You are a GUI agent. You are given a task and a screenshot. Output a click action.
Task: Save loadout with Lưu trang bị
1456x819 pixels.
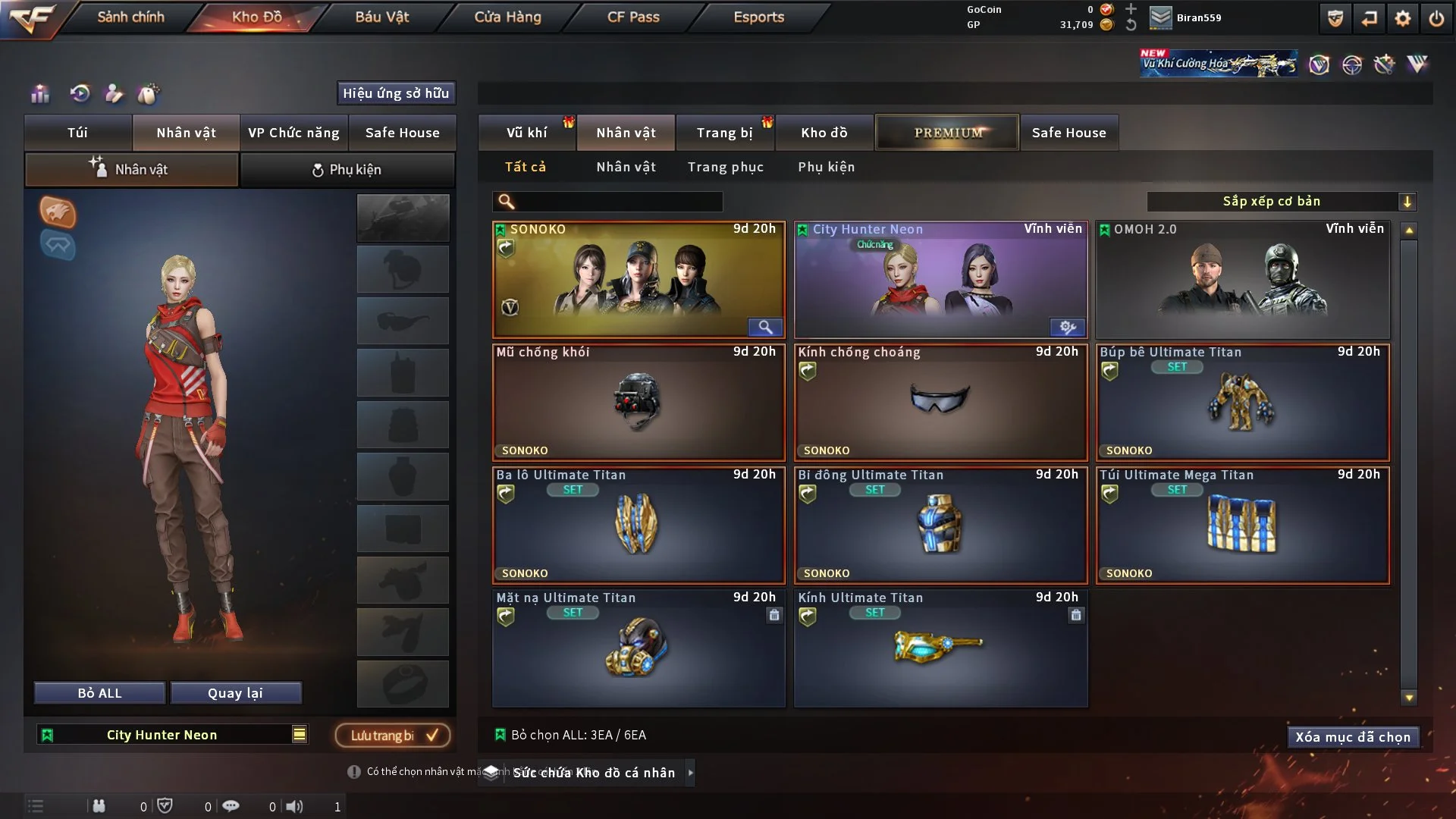[x=392, y=736]
